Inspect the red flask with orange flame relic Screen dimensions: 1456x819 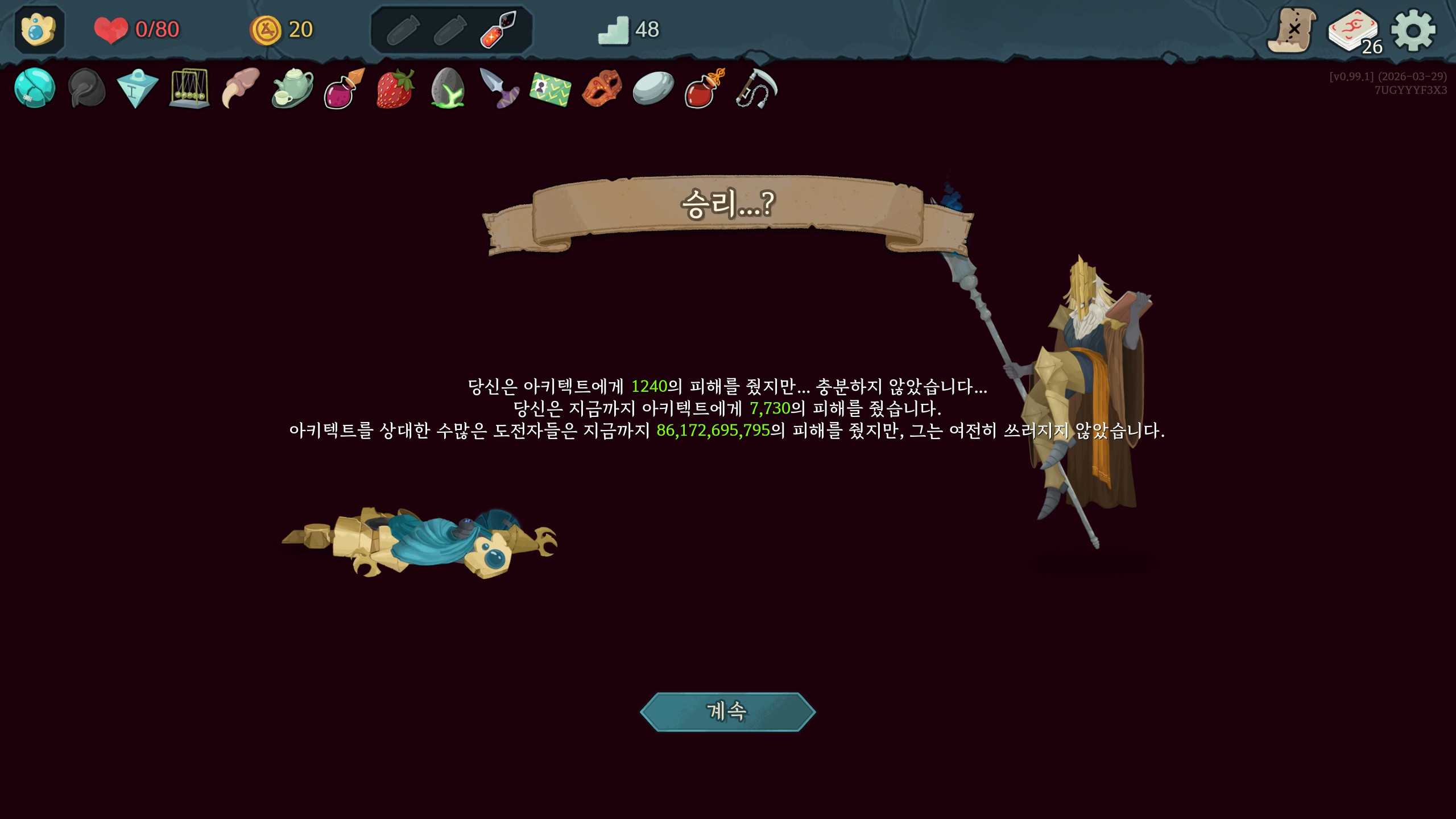click(705, 89)
